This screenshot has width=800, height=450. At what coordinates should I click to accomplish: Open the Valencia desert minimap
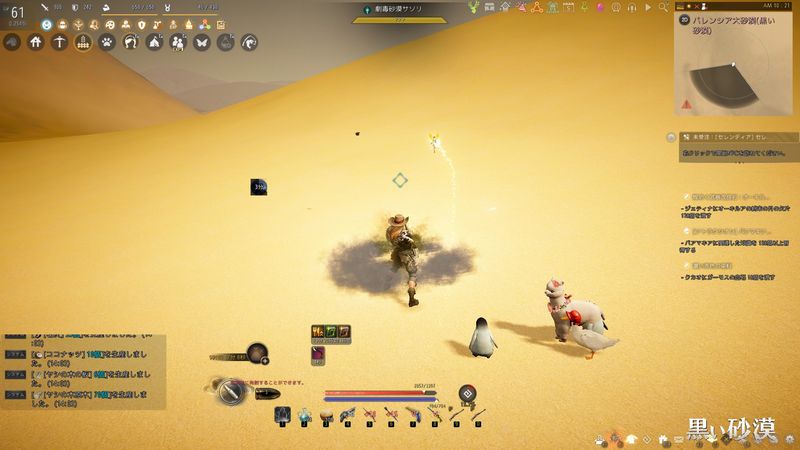(735, 68)
